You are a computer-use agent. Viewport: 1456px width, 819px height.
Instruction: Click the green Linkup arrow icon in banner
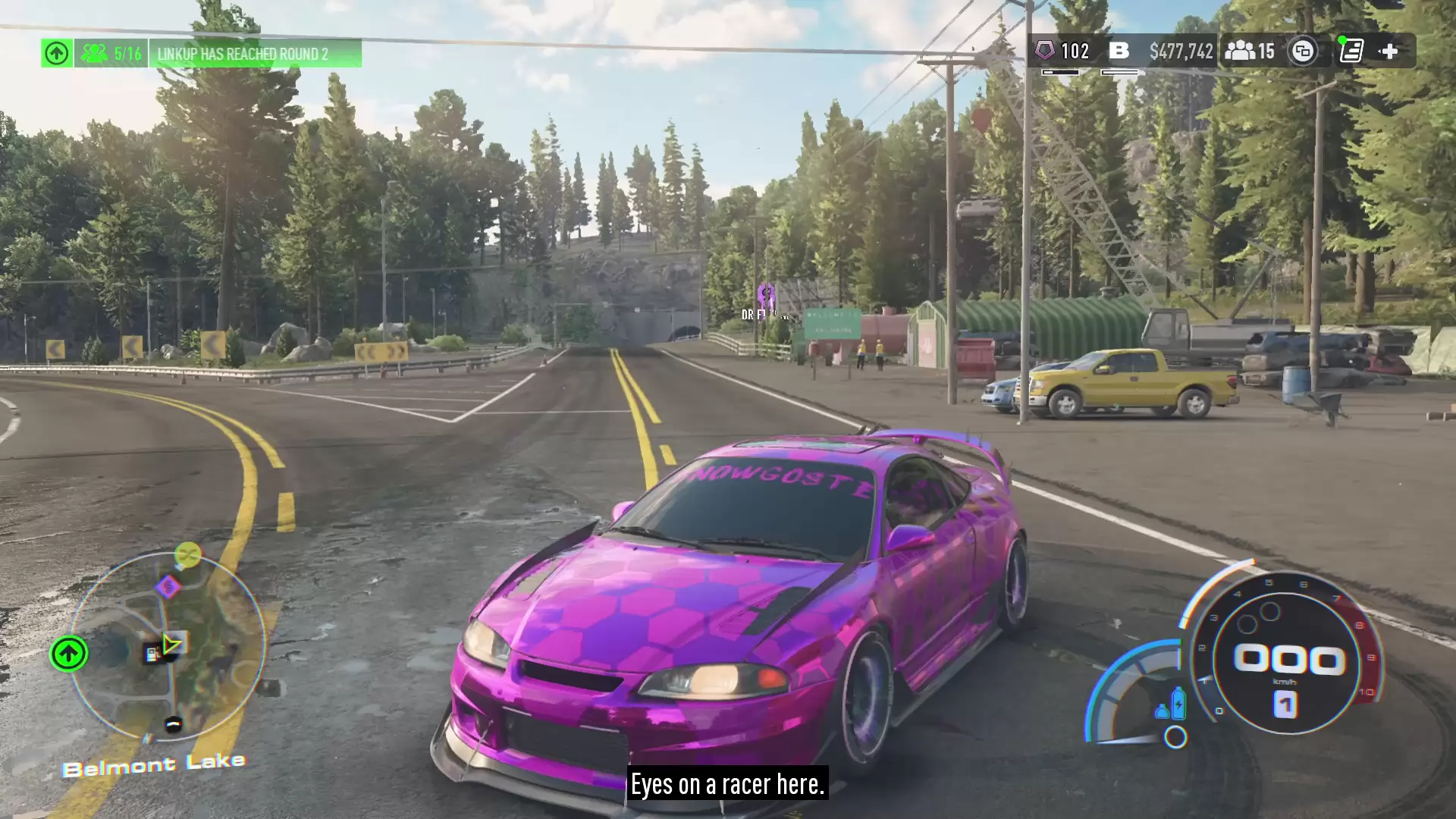pyautogui.click(x=57, y=53)
